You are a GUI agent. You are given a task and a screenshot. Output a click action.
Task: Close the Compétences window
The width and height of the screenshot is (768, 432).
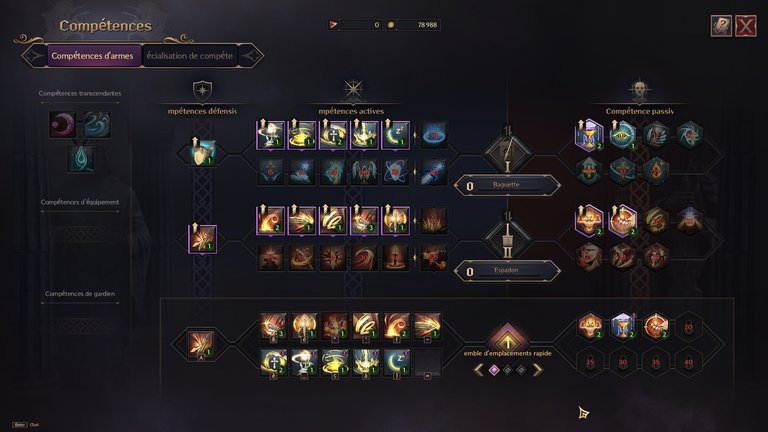pyautogui.click(x=745, y=26)
